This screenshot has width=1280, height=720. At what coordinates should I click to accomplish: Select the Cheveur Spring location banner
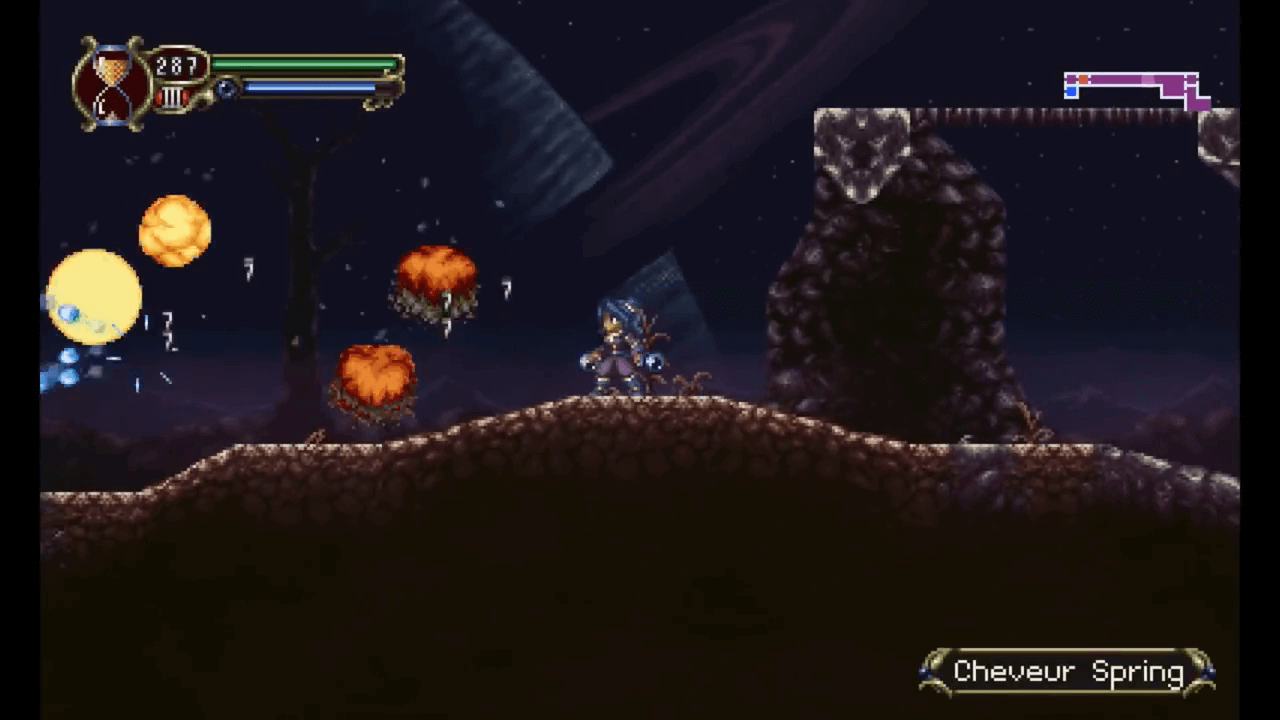(1068, 673)
